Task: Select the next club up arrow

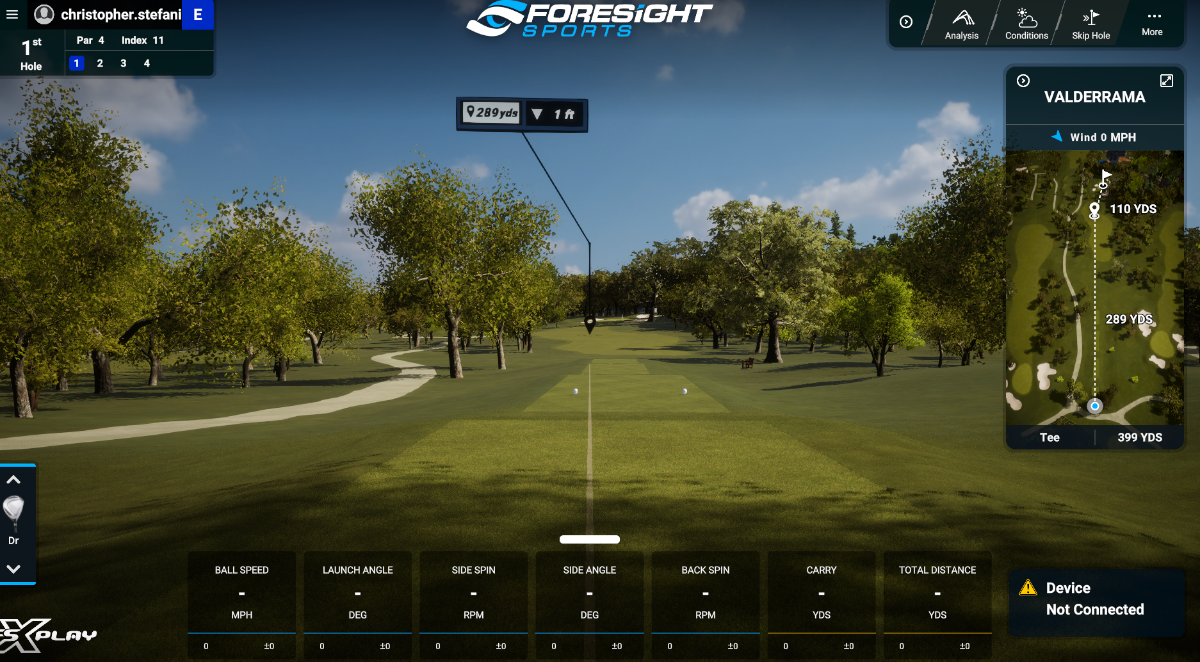Action: click(14, 480)
